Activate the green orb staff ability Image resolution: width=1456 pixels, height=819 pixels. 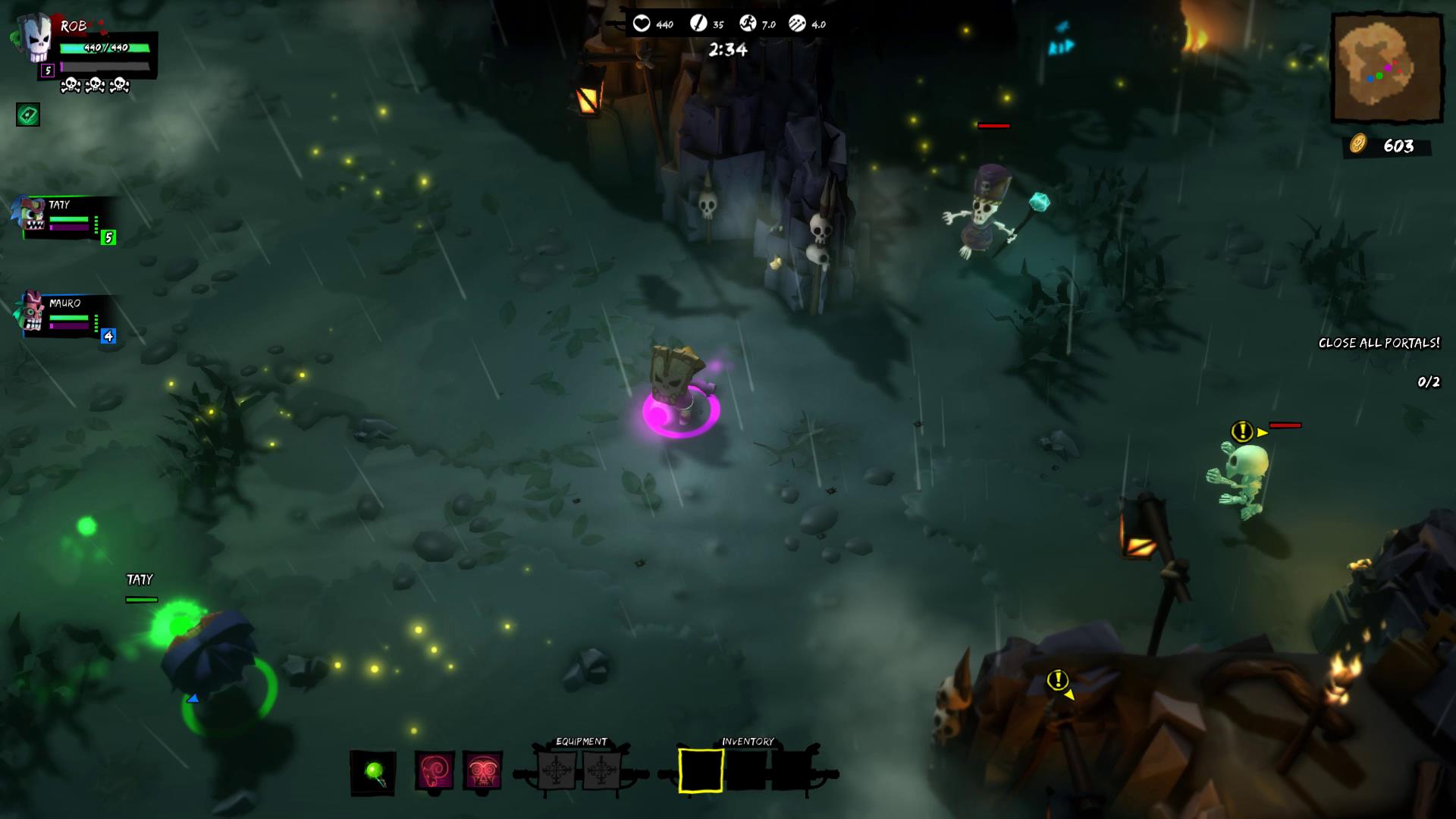click(x=373, y=773)
